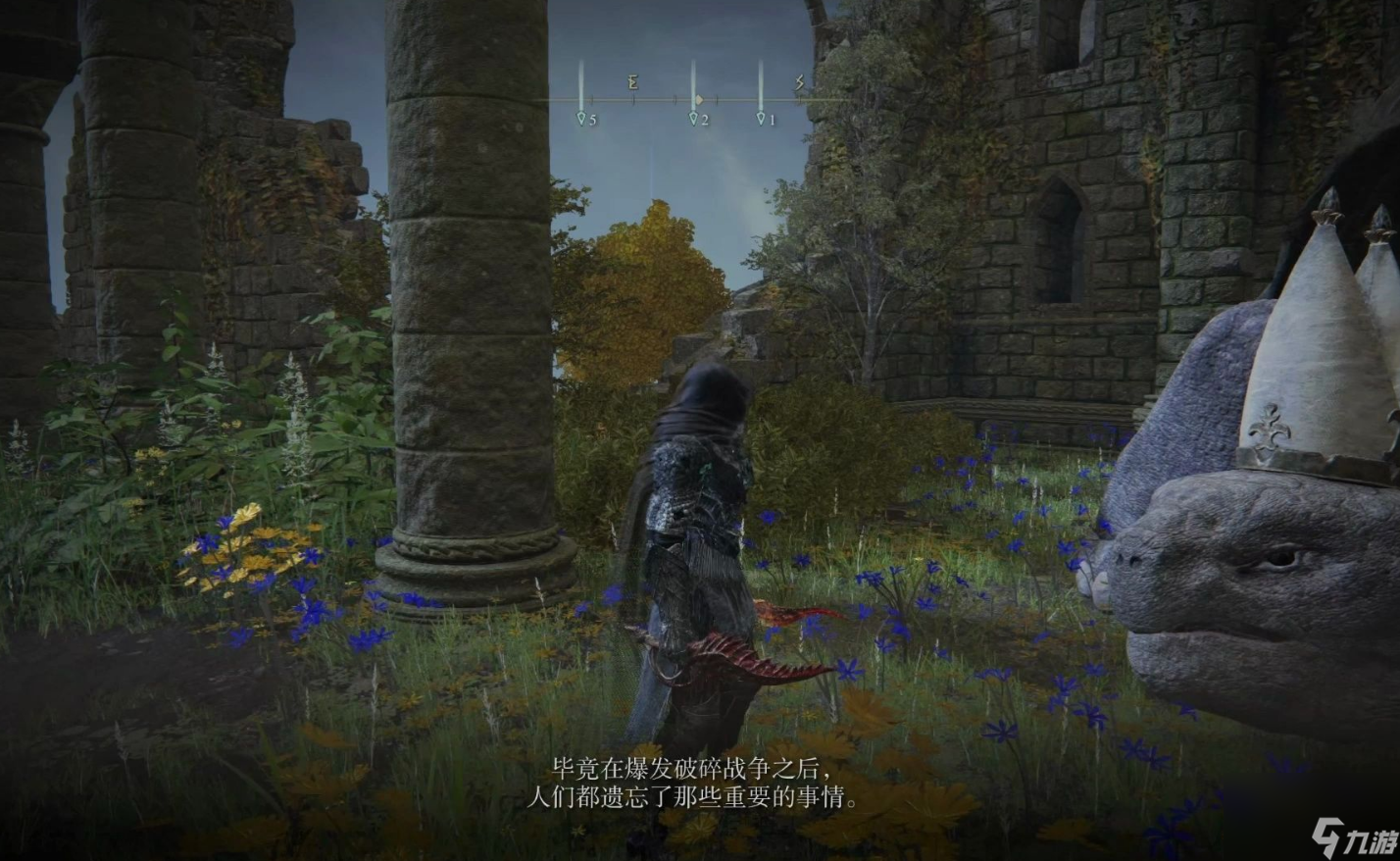The height and width of the screenshot is (861, 1400).
Task: Click the diamond direction indicator on the compass
Action: (699, 99)
